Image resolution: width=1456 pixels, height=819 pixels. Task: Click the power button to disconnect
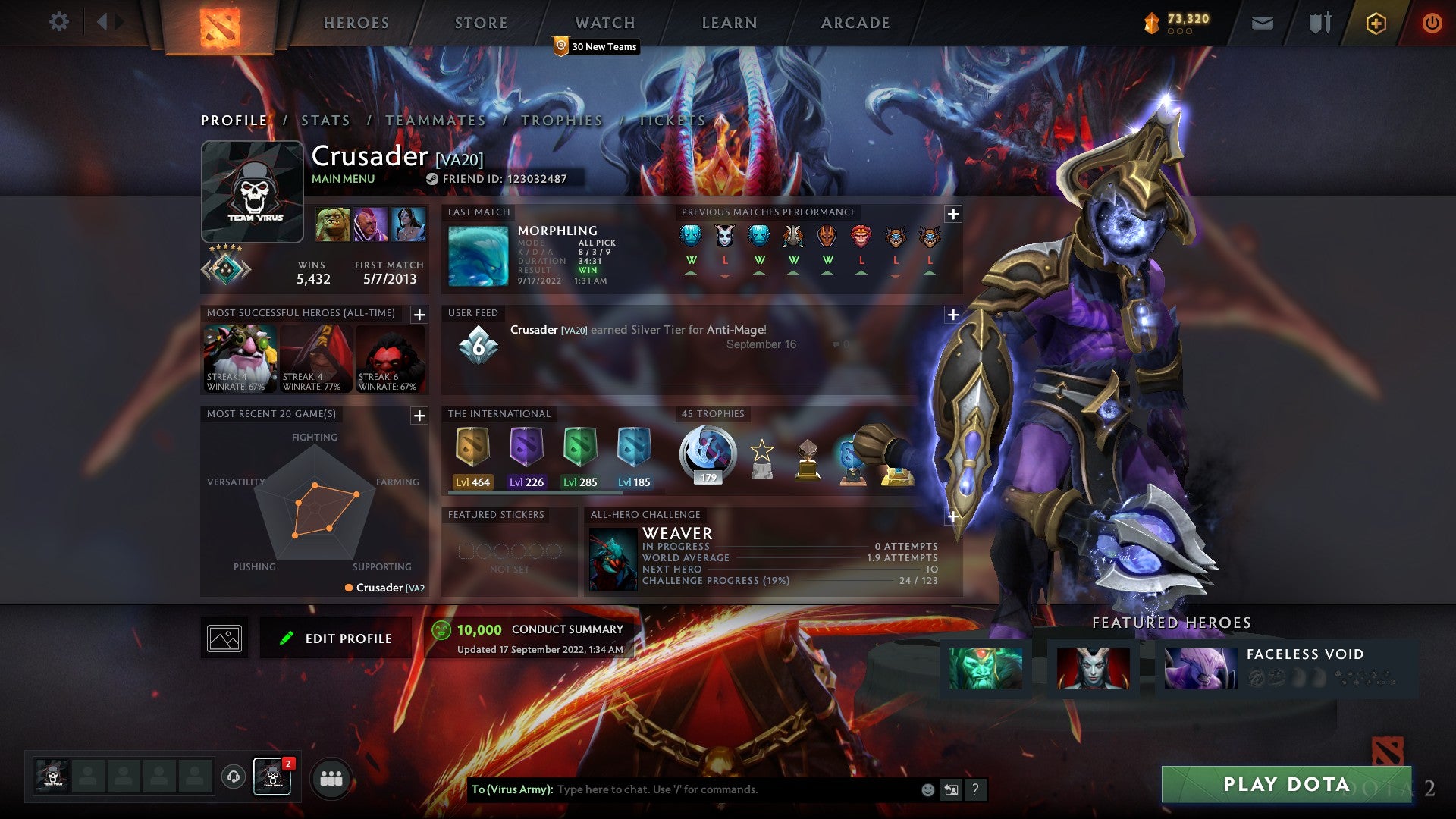(x=1433, y=24)
